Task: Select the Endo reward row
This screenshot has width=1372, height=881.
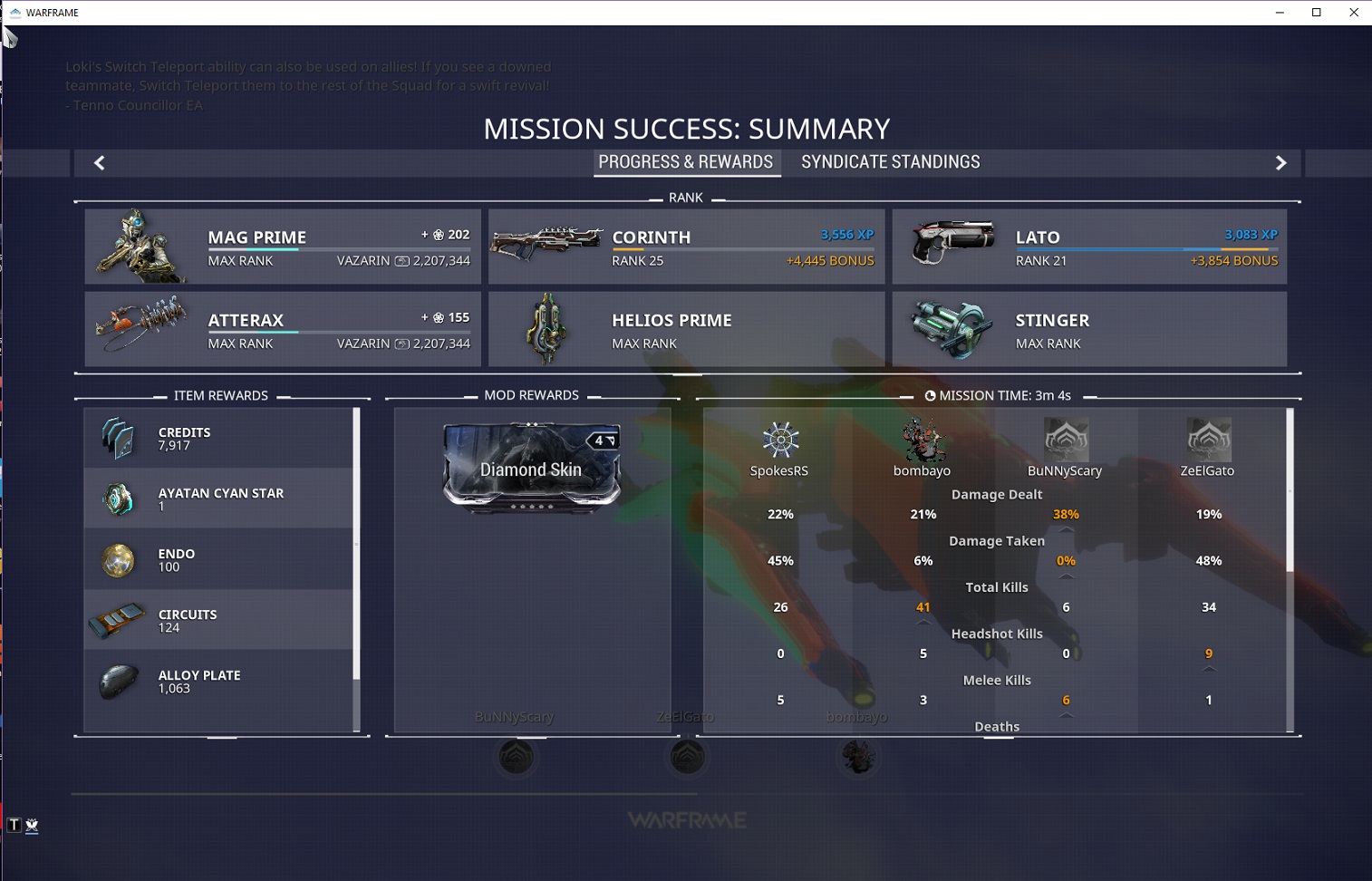Action: coord(218,560)
